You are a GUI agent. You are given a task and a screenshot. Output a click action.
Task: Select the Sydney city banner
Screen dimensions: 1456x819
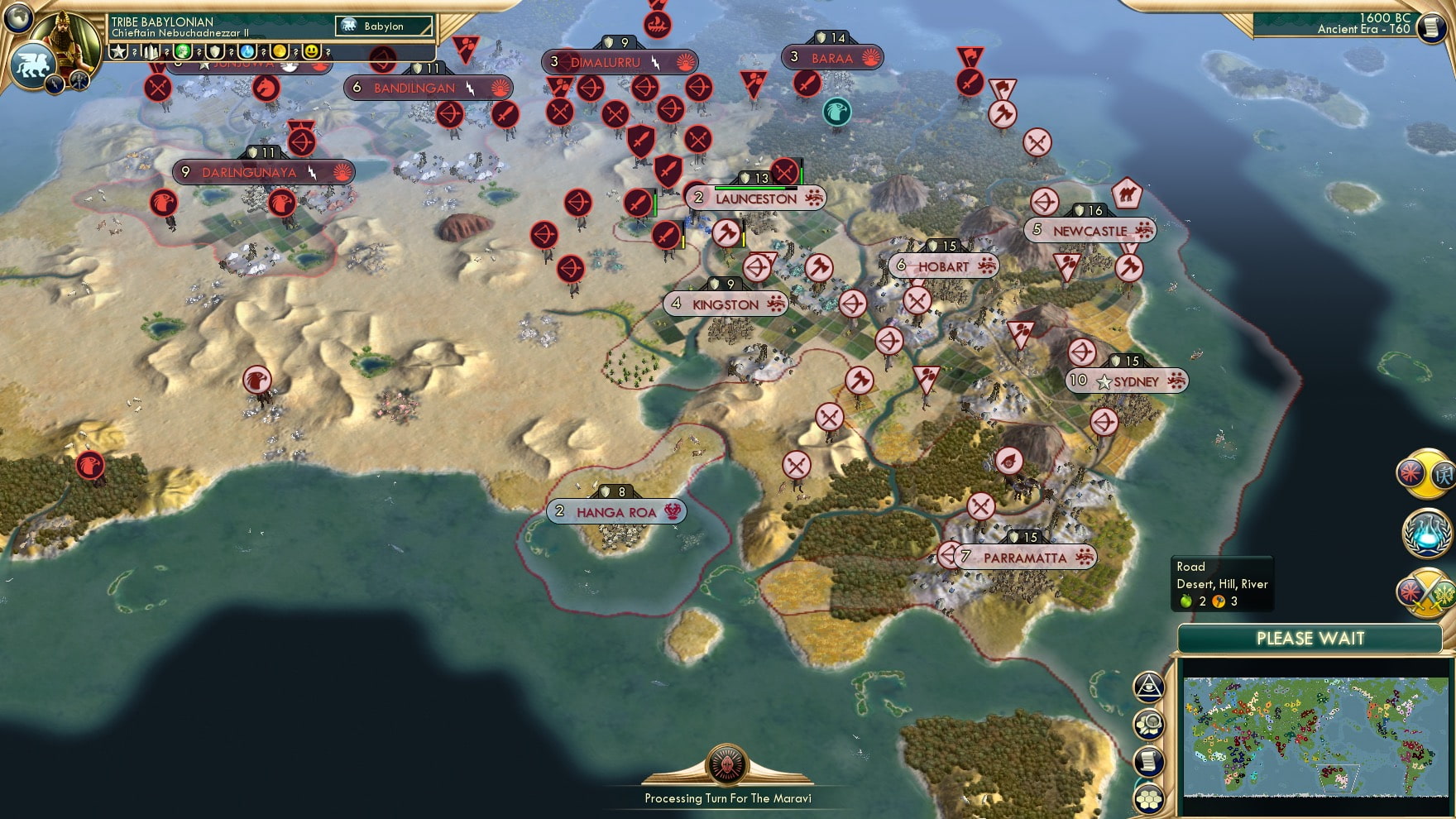(1126, 381)
